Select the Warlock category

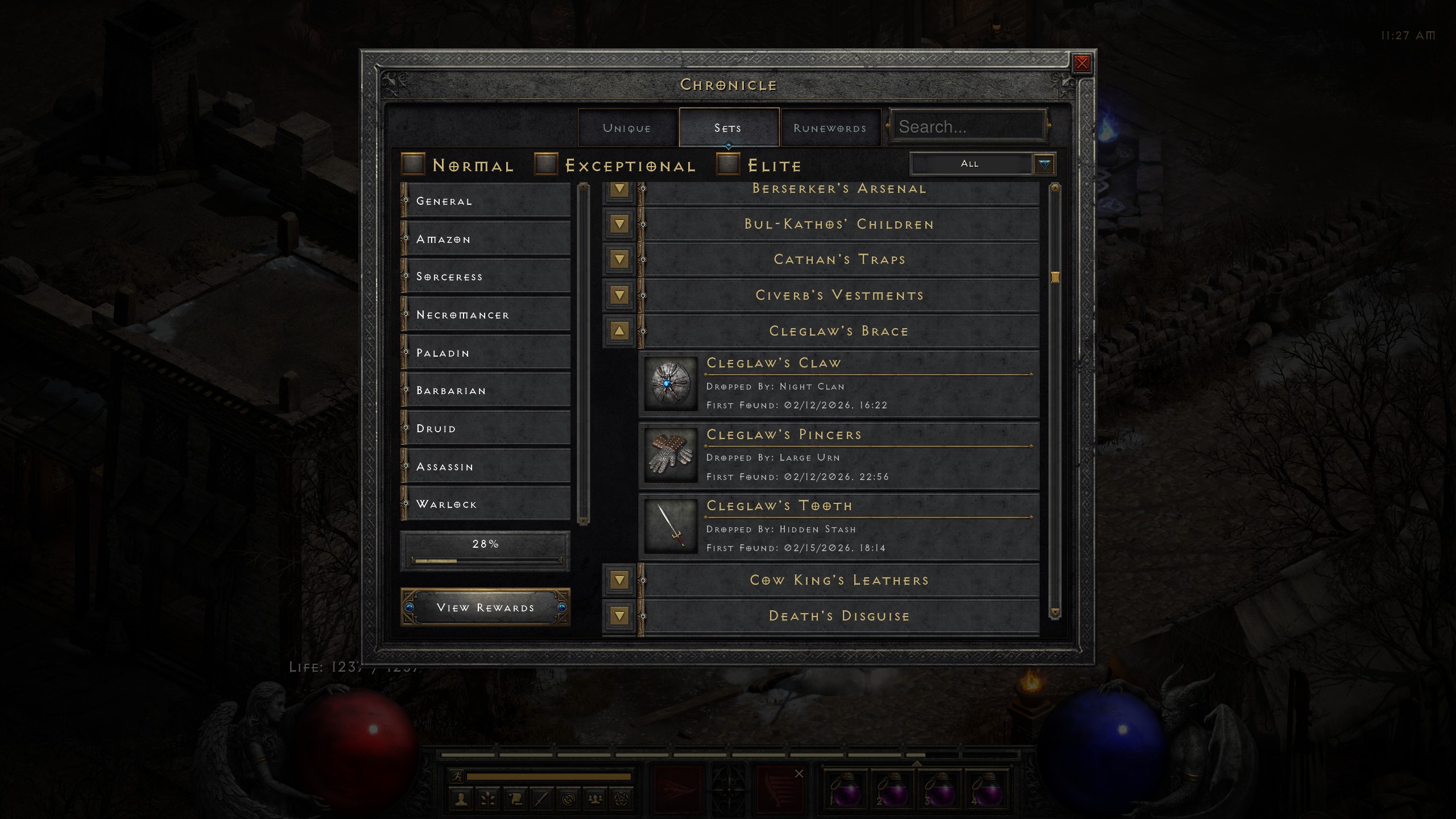click(486, 504)
